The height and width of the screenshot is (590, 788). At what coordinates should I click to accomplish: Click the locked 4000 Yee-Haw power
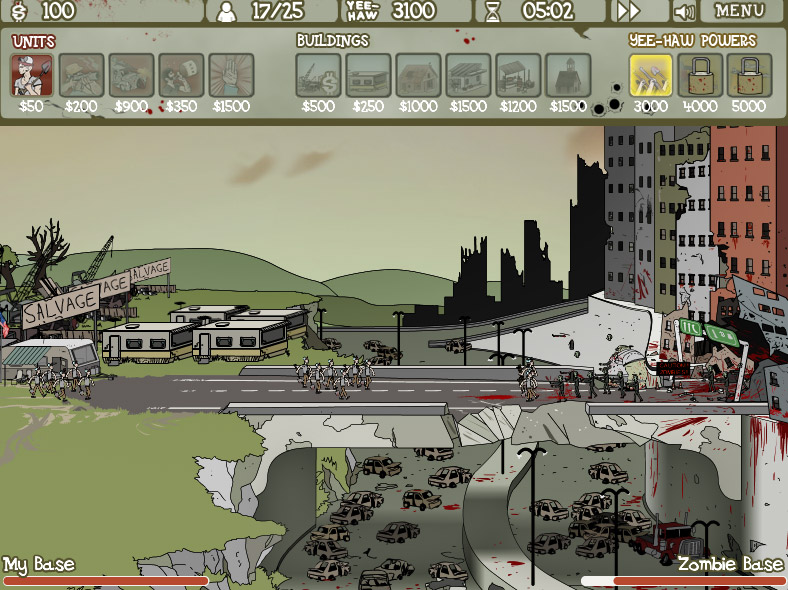point(700,75)
